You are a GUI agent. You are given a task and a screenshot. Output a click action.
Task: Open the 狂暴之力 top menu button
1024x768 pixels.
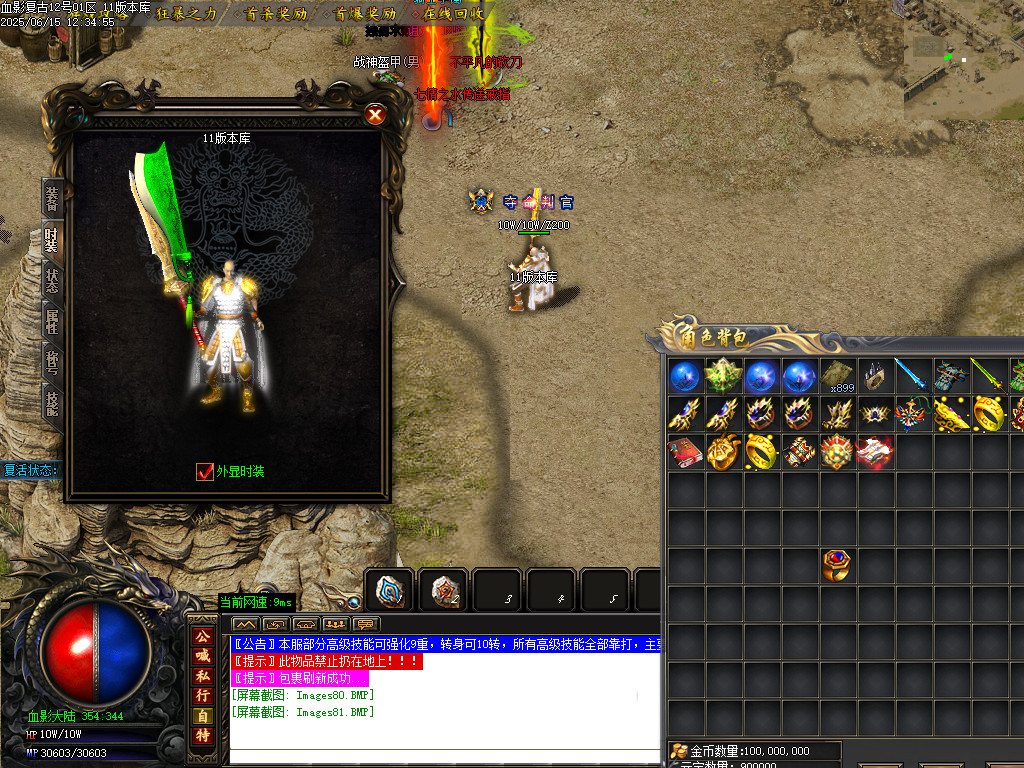(x=186, y=14)
